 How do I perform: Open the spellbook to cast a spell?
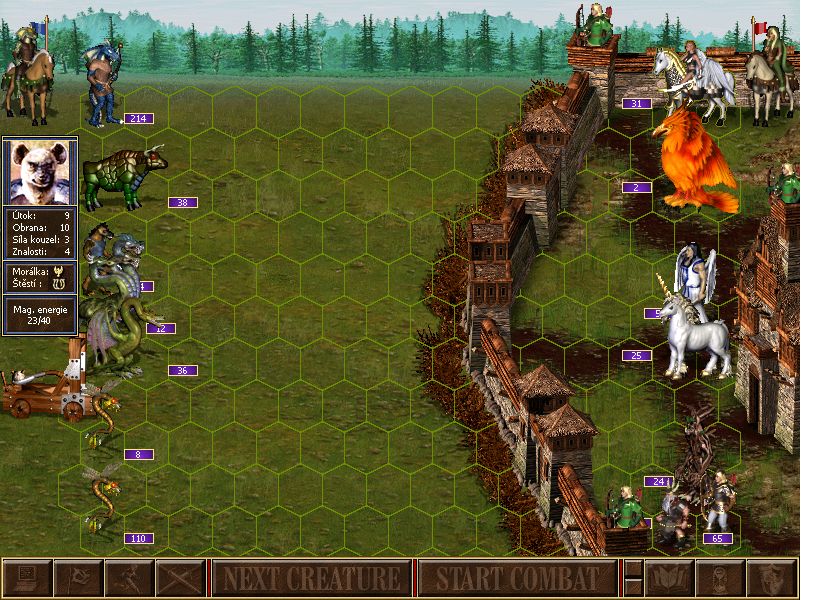667,578
